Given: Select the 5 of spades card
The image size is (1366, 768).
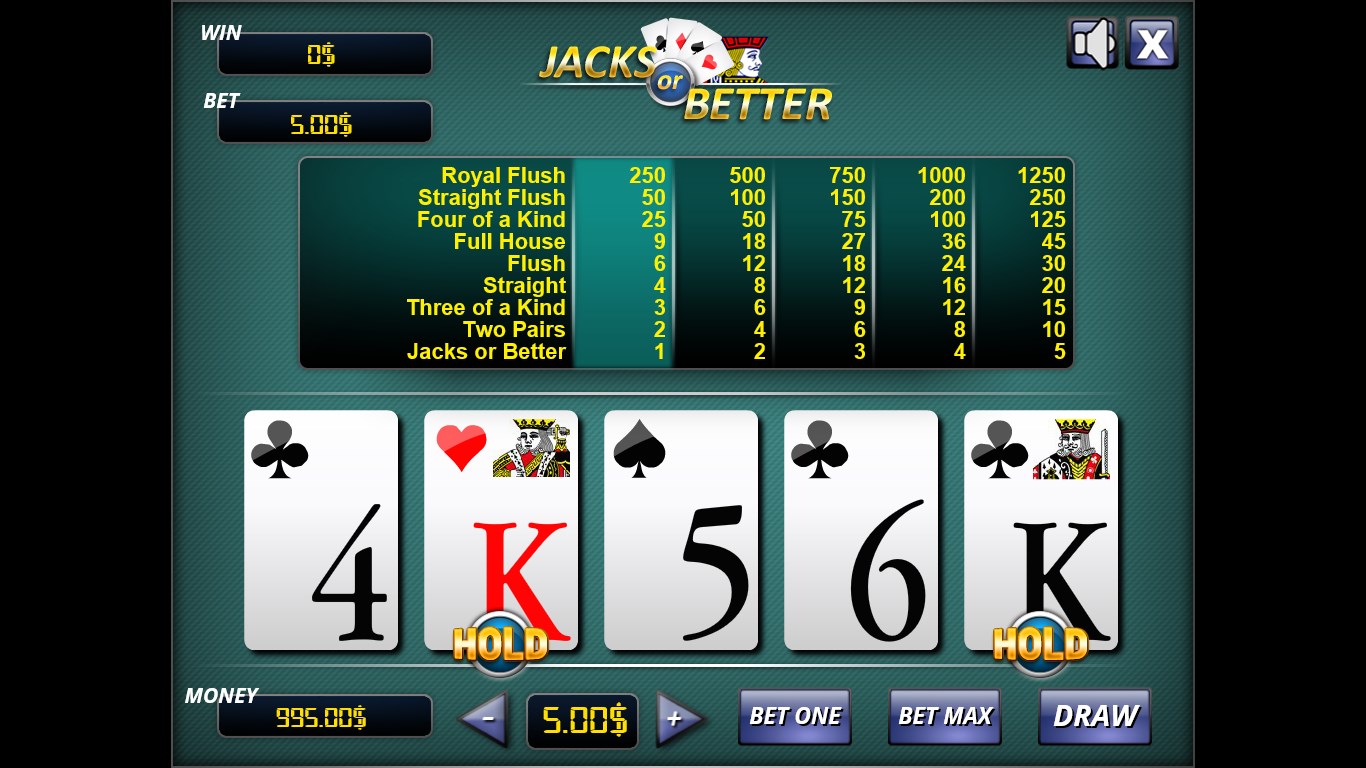Looking at the screenshot, I should [x=681, y=530].
